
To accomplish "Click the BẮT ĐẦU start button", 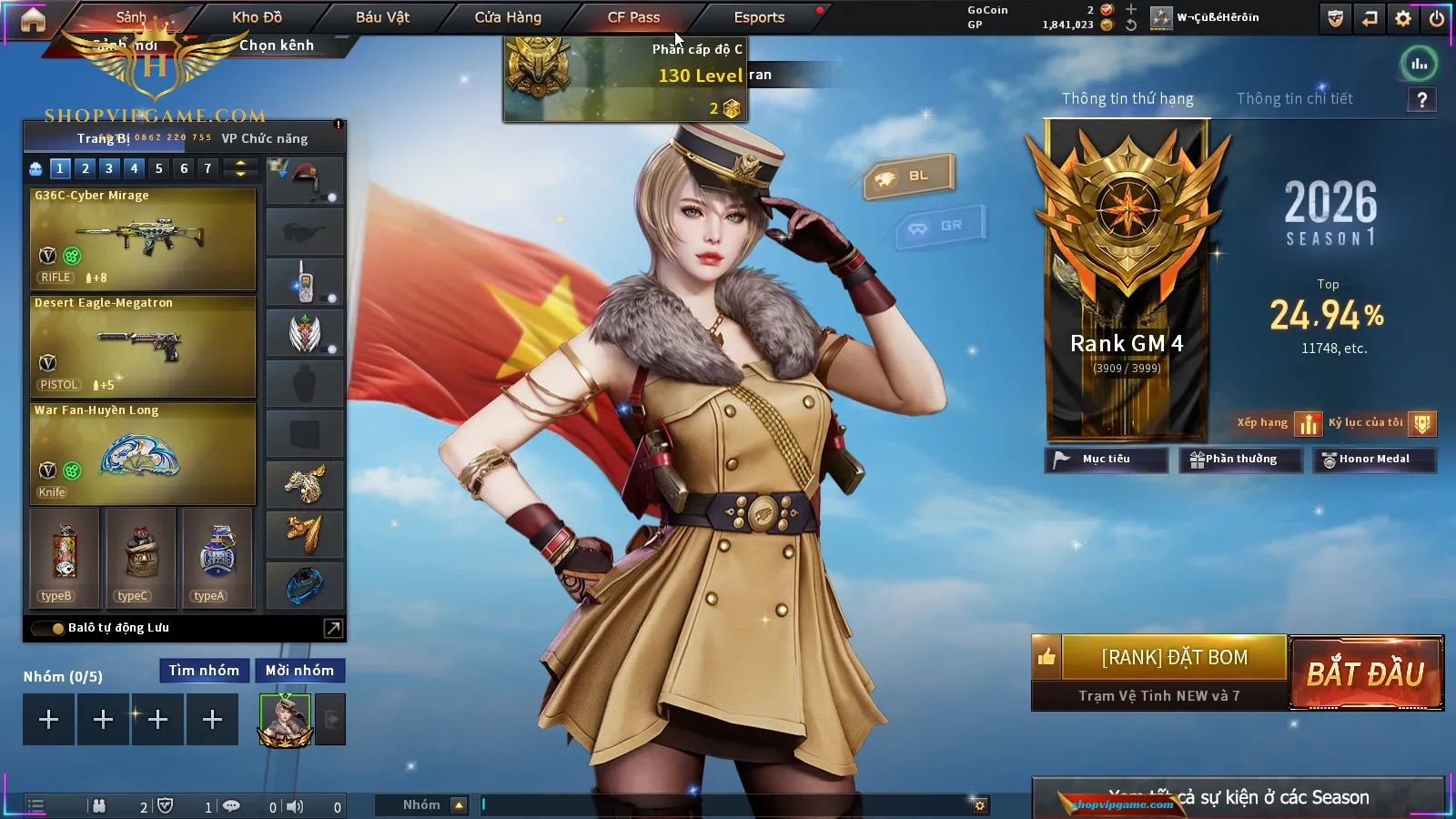I will 1366,673.
